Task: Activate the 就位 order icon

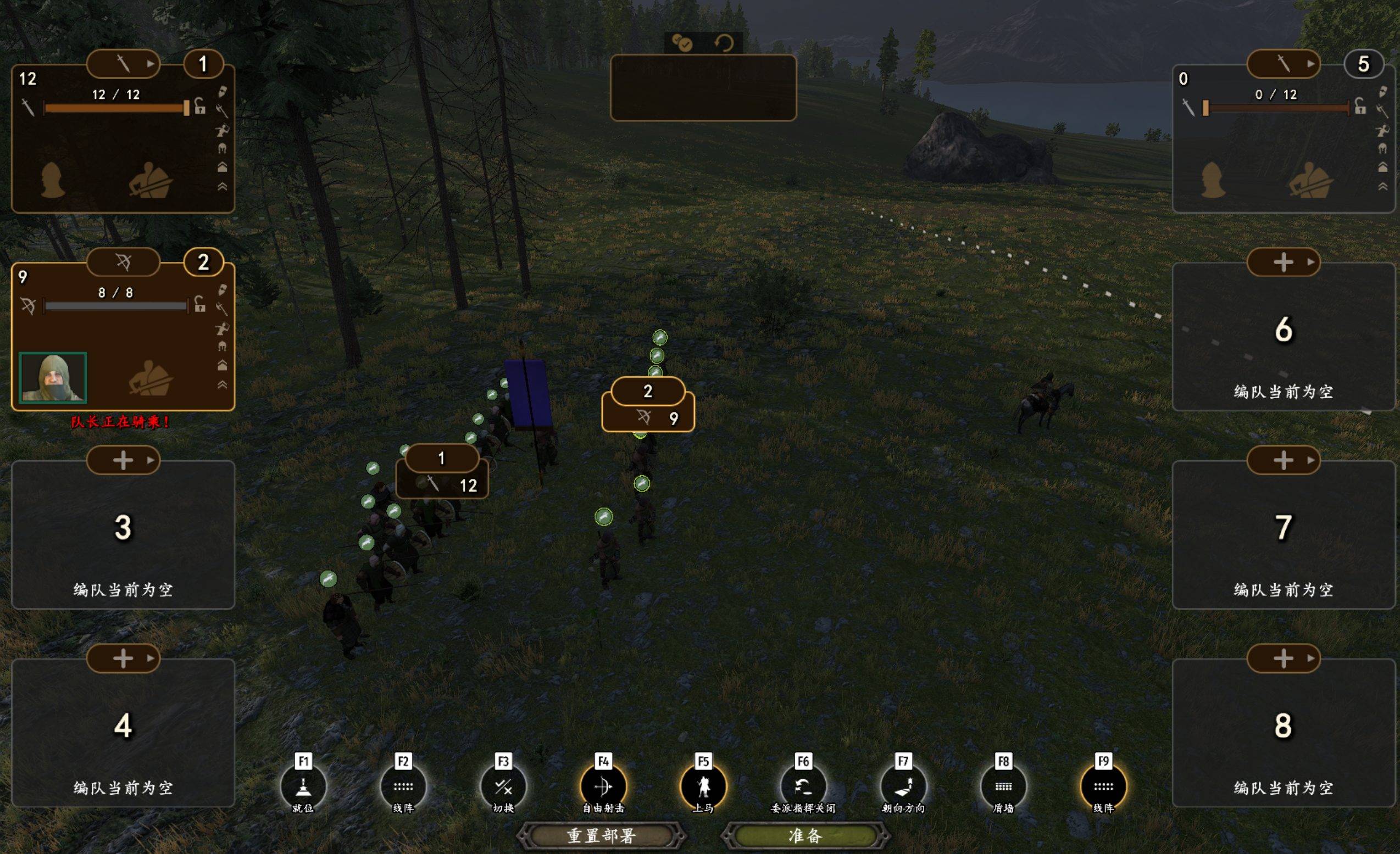Action: 303,787
